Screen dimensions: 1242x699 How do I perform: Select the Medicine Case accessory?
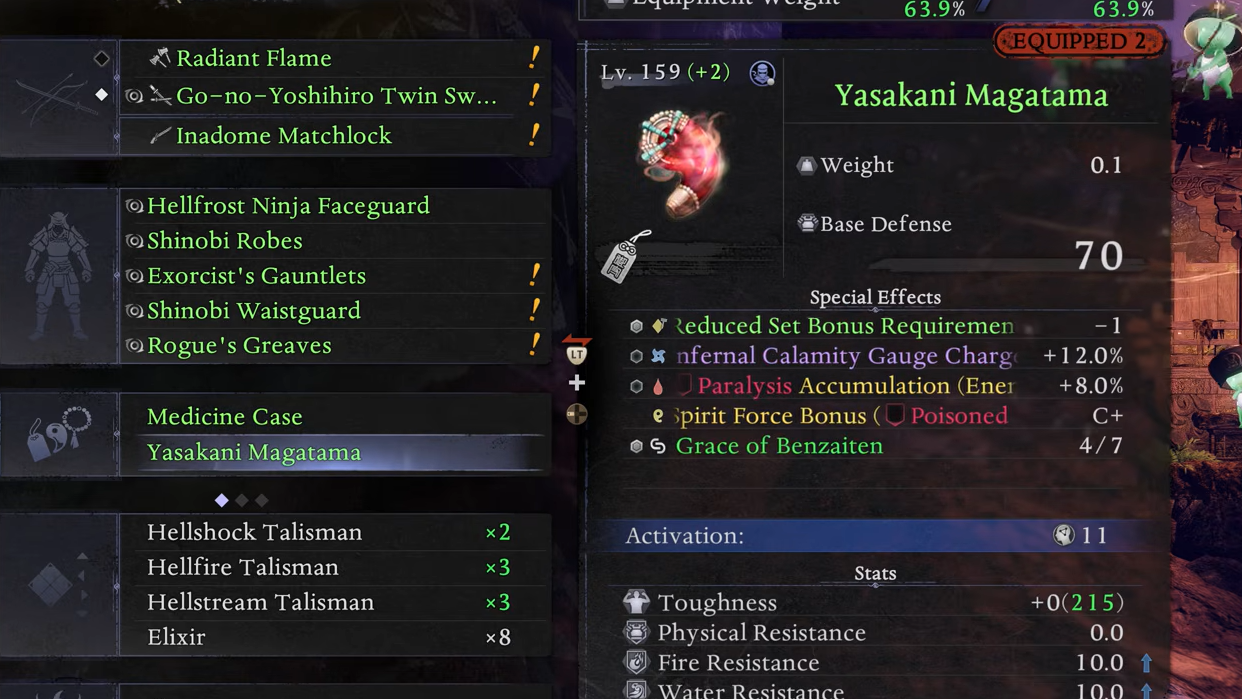click(225, 416)
